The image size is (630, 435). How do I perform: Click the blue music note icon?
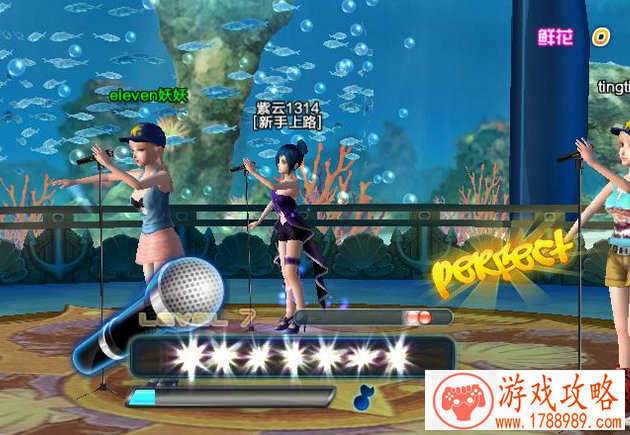pyautogui.click(x=363, y=396)
